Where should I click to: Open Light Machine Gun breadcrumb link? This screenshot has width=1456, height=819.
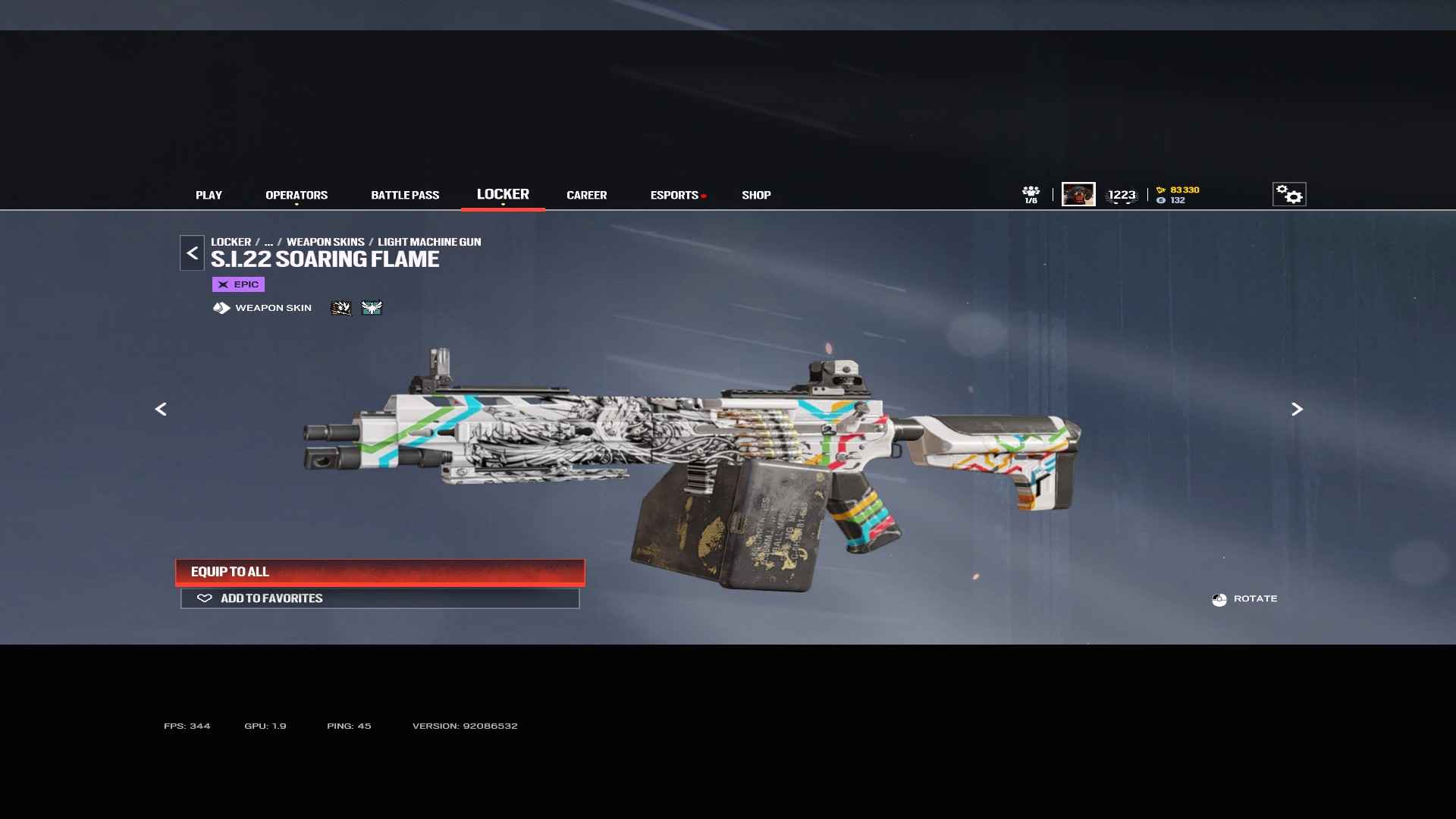pos(429,242)
